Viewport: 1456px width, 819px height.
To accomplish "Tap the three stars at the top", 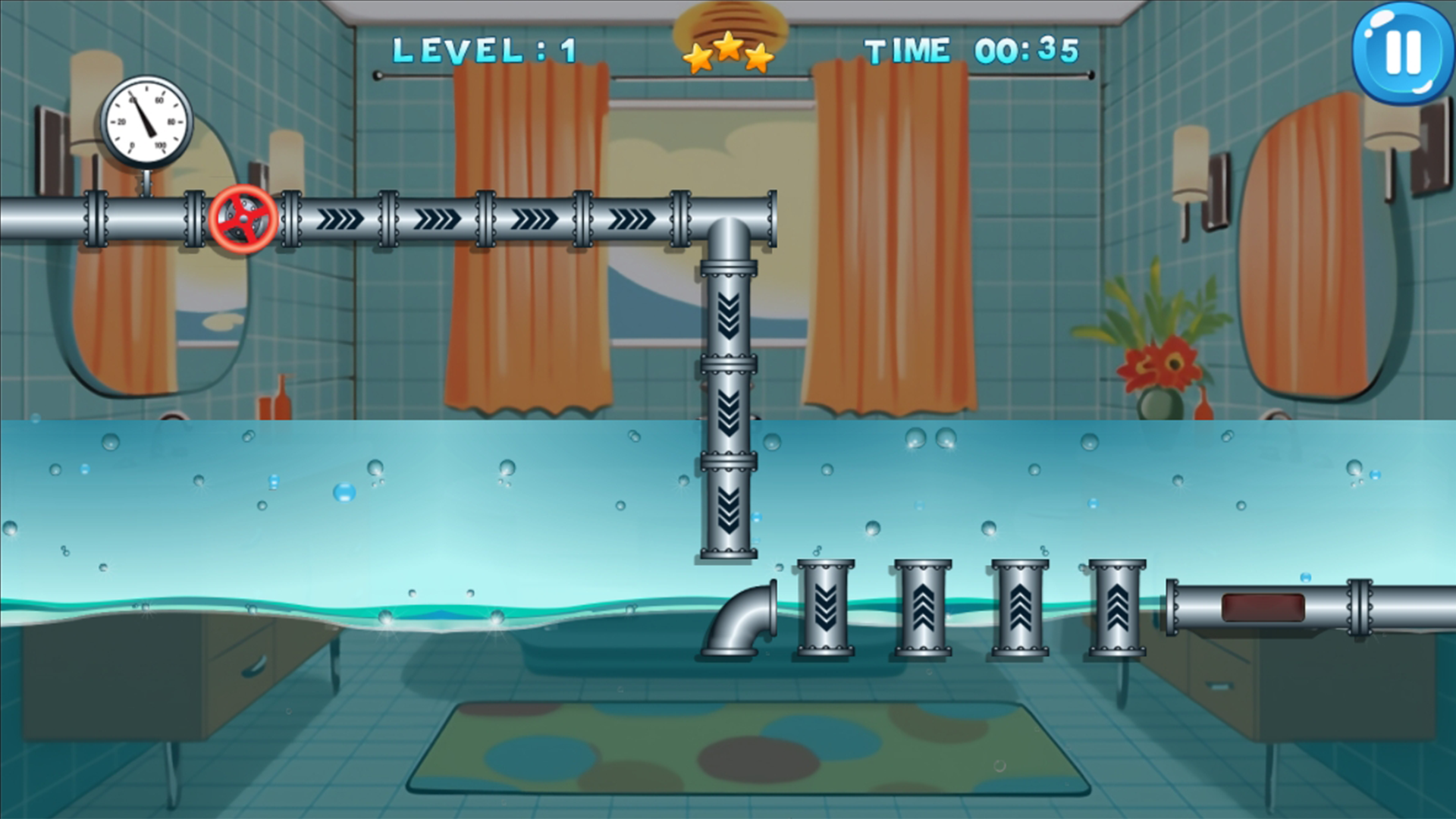I will pyautogui.click(x=730, y=49).
